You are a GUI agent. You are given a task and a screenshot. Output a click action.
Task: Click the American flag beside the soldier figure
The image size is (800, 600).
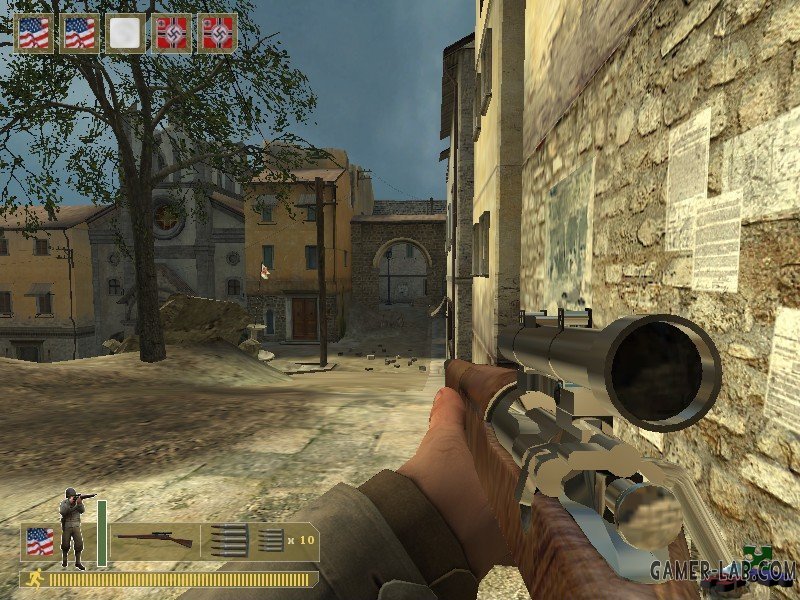[x=39, y=541]
